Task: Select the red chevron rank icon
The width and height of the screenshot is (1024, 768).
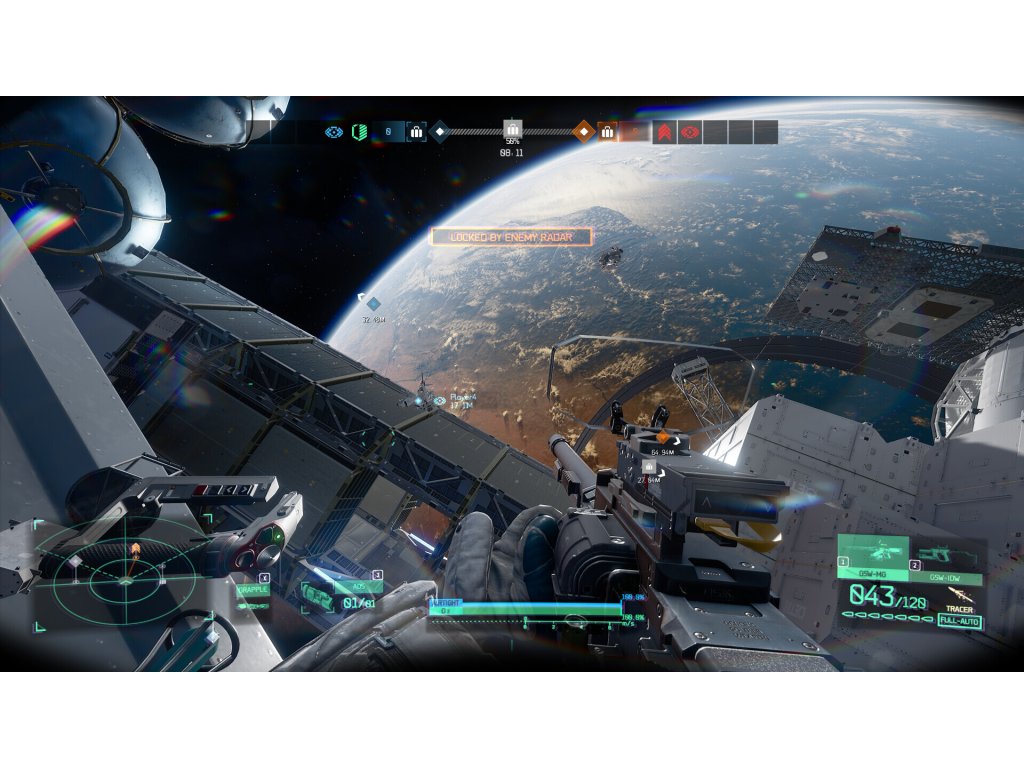Action: (664, 132)
